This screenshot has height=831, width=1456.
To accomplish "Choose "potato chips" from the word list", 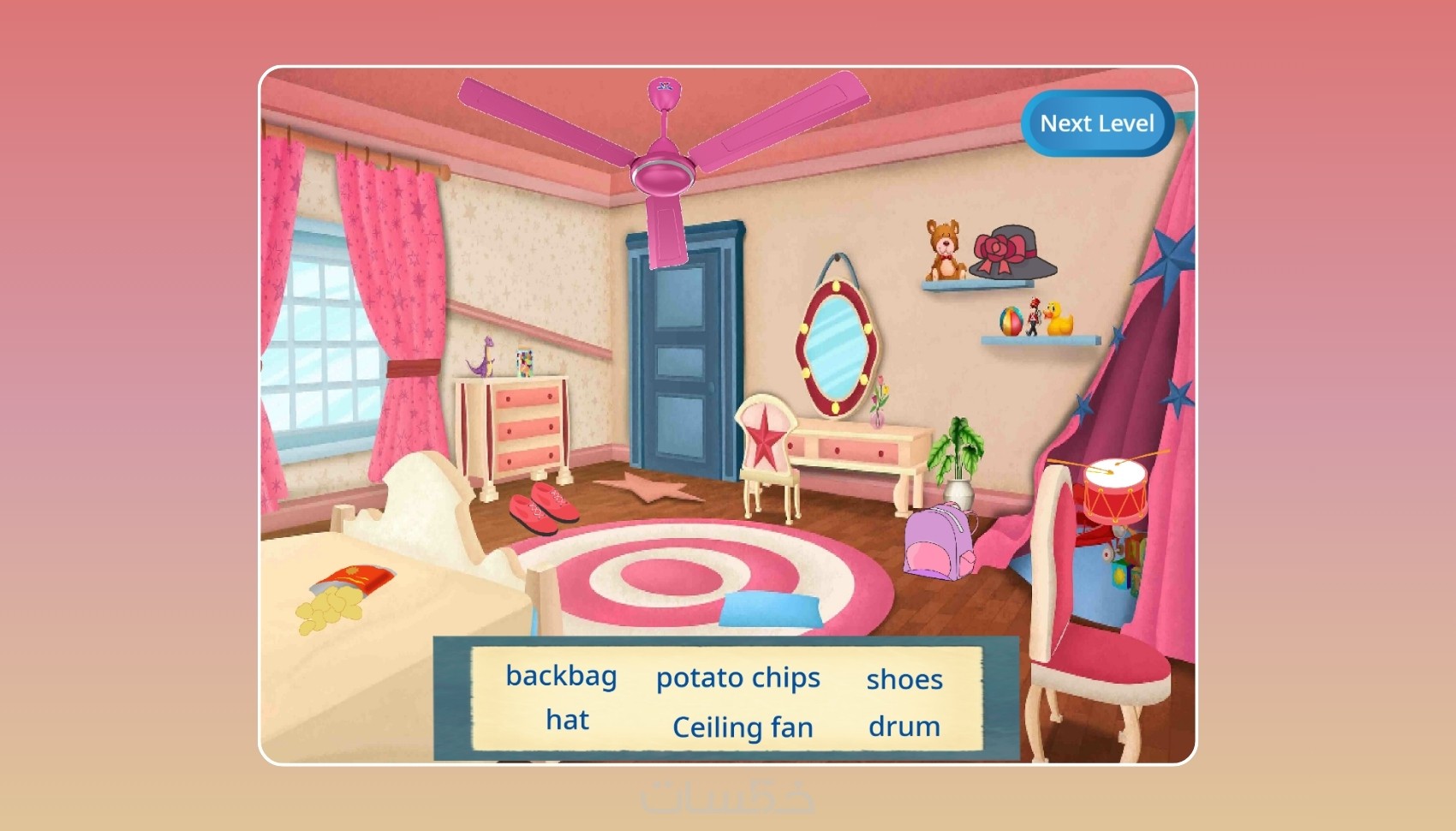I will pos(737,678).
